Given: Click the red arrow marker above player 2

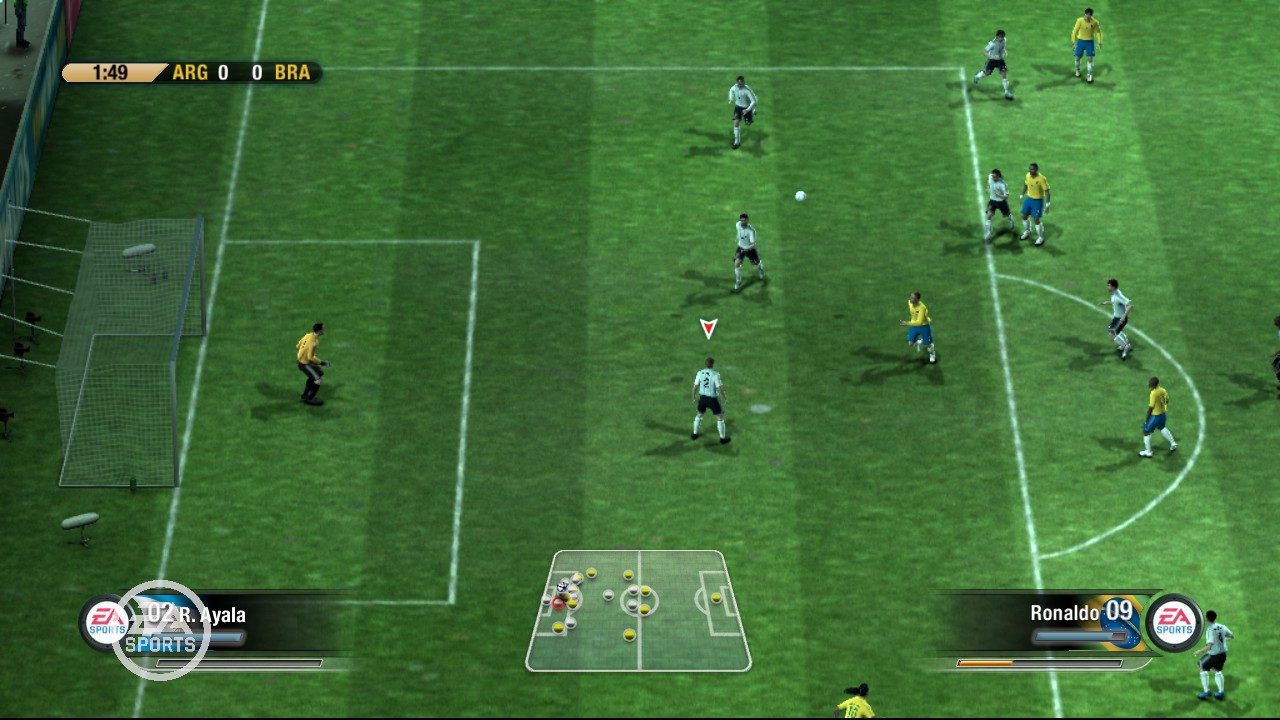Looking at the screenshot, I should click(x=707, y=327).
